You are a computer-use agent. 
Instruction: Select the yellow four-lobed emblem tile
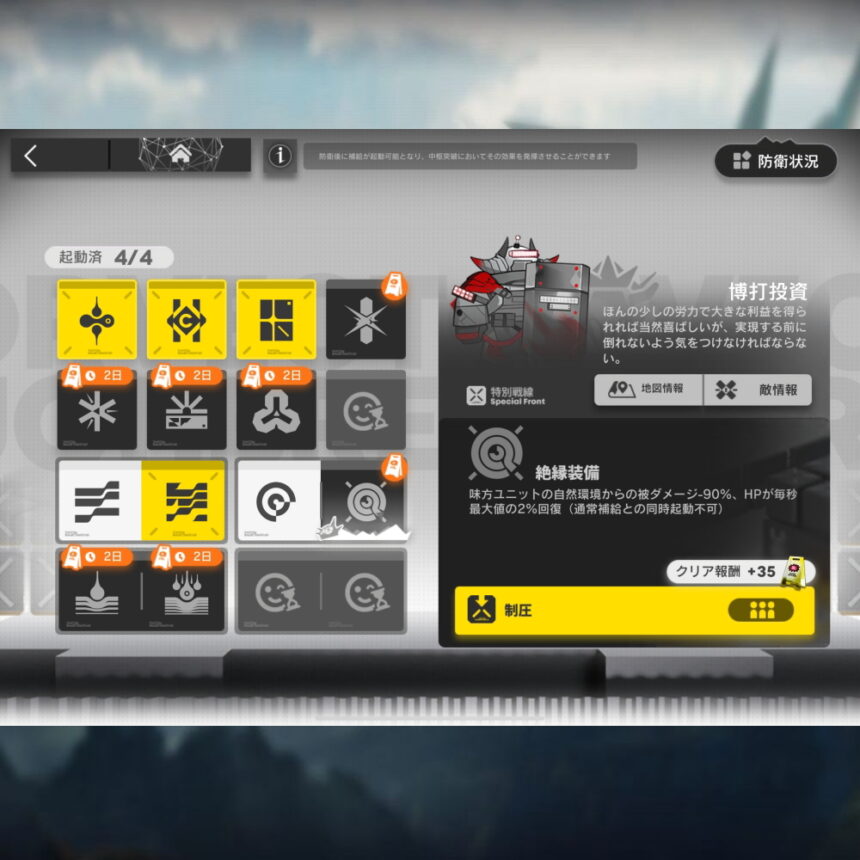pos(97,319)
